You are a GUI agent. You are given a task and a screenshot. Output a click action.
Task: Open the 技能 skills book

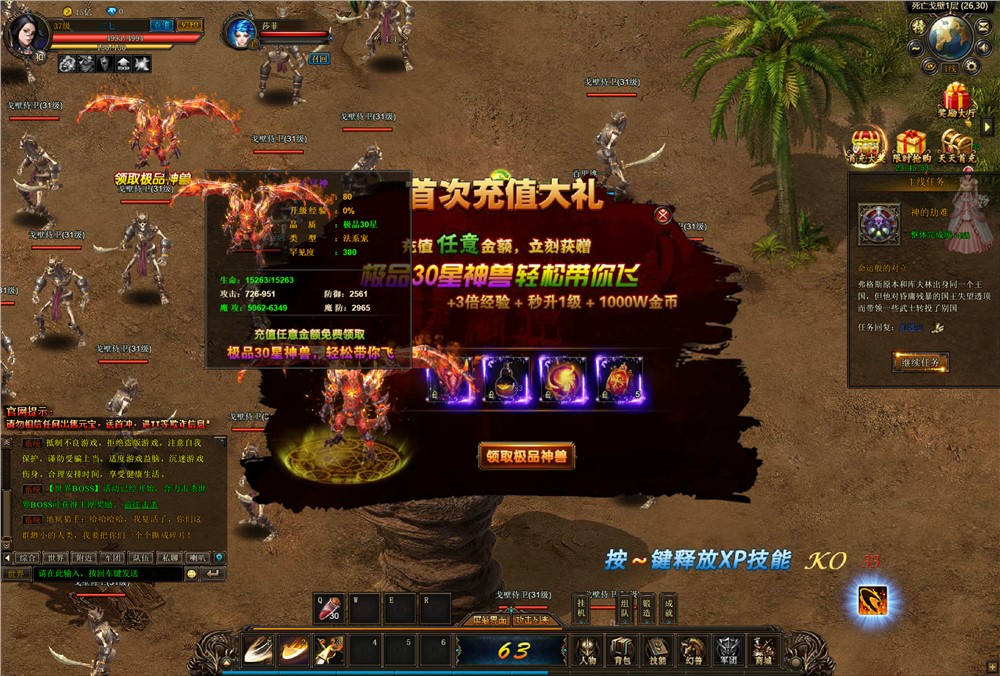click(x=656, y=649)
